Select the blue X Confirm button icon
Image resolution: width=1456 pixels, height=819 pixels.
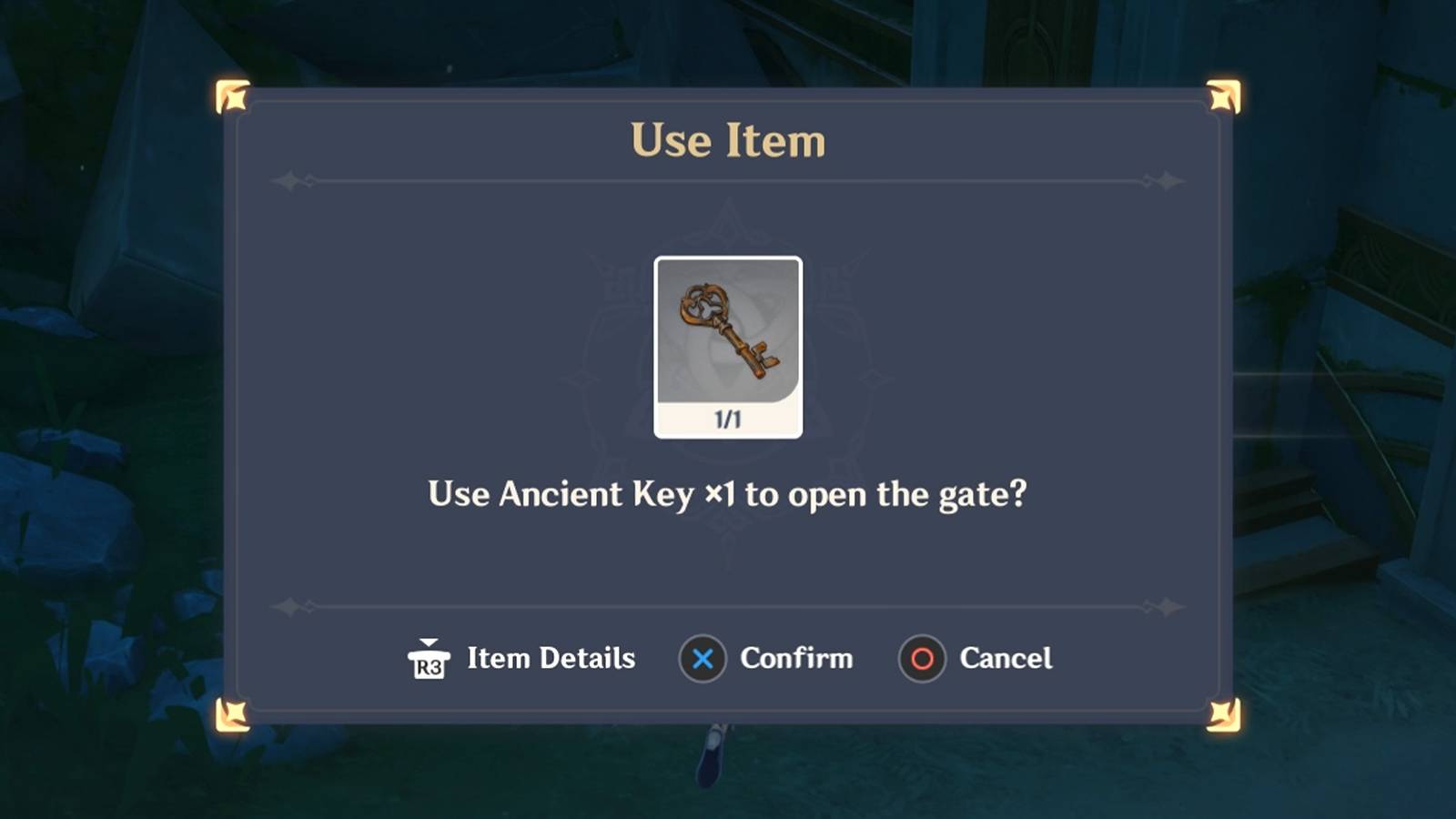700,659
